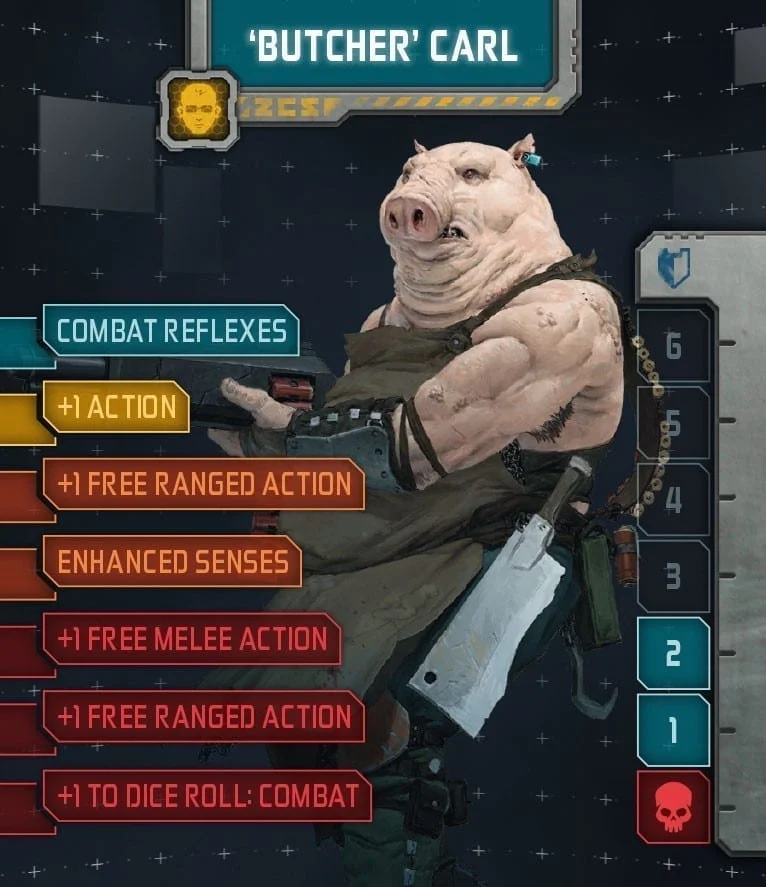Select the yellow +1 Action skill
Screen dimensions: 766x887
(x=117, y=407)
